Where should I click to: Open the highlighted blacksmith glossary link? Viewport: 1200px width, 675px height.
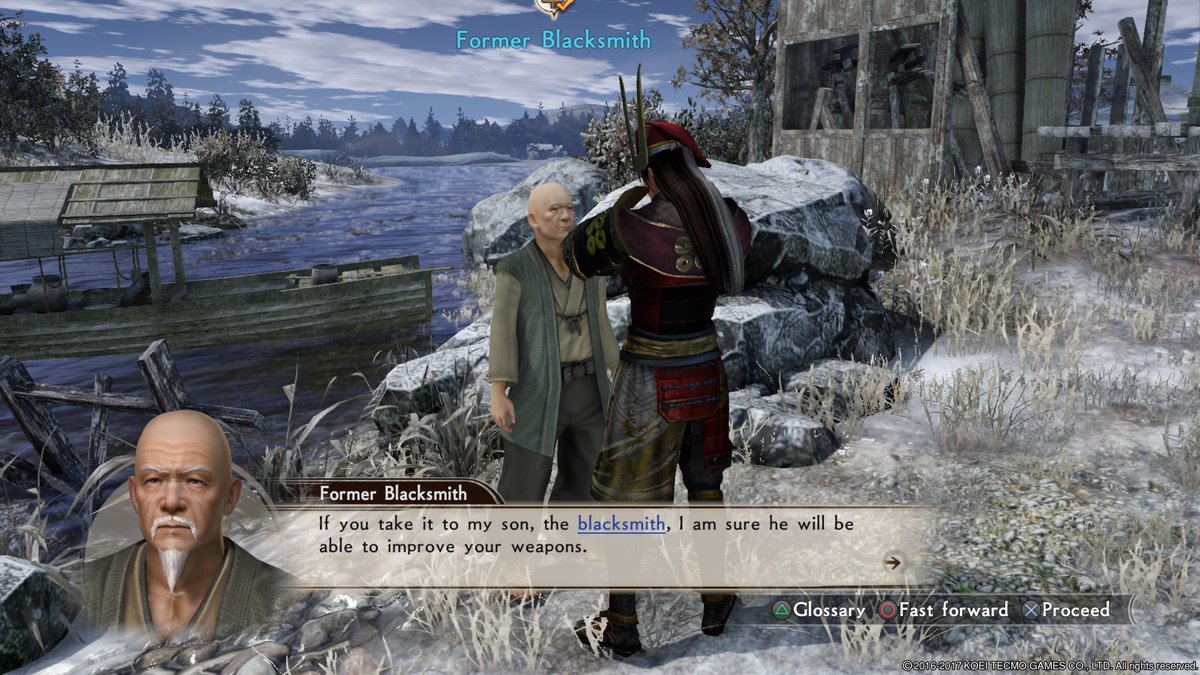click(x=621, y=523)
